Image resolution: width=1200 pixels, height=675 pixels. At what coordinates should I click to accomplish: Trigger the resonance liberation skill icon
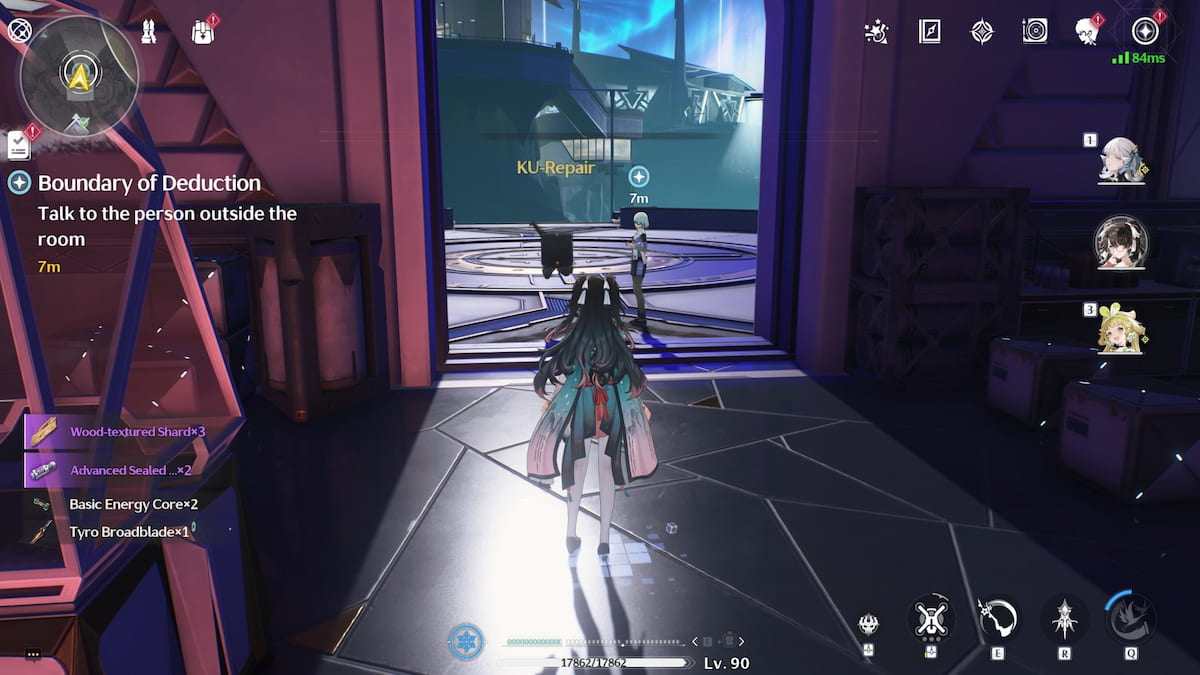1064,618
